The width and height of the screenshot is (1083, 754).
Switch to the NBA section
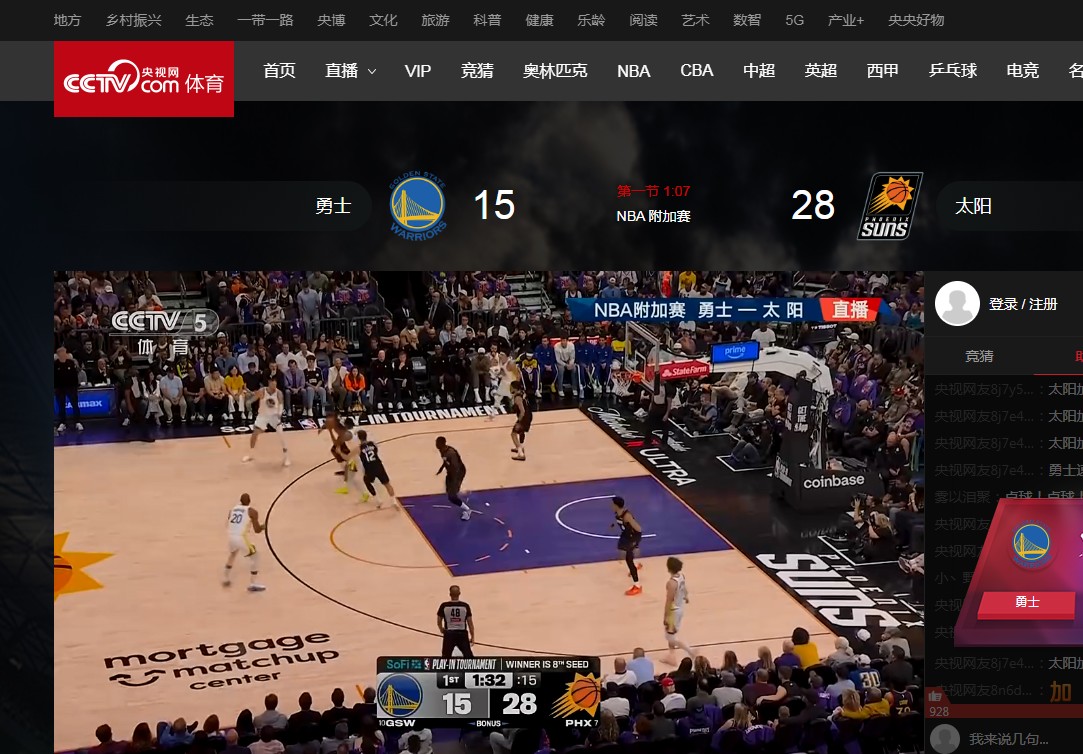tap(634, 71)
